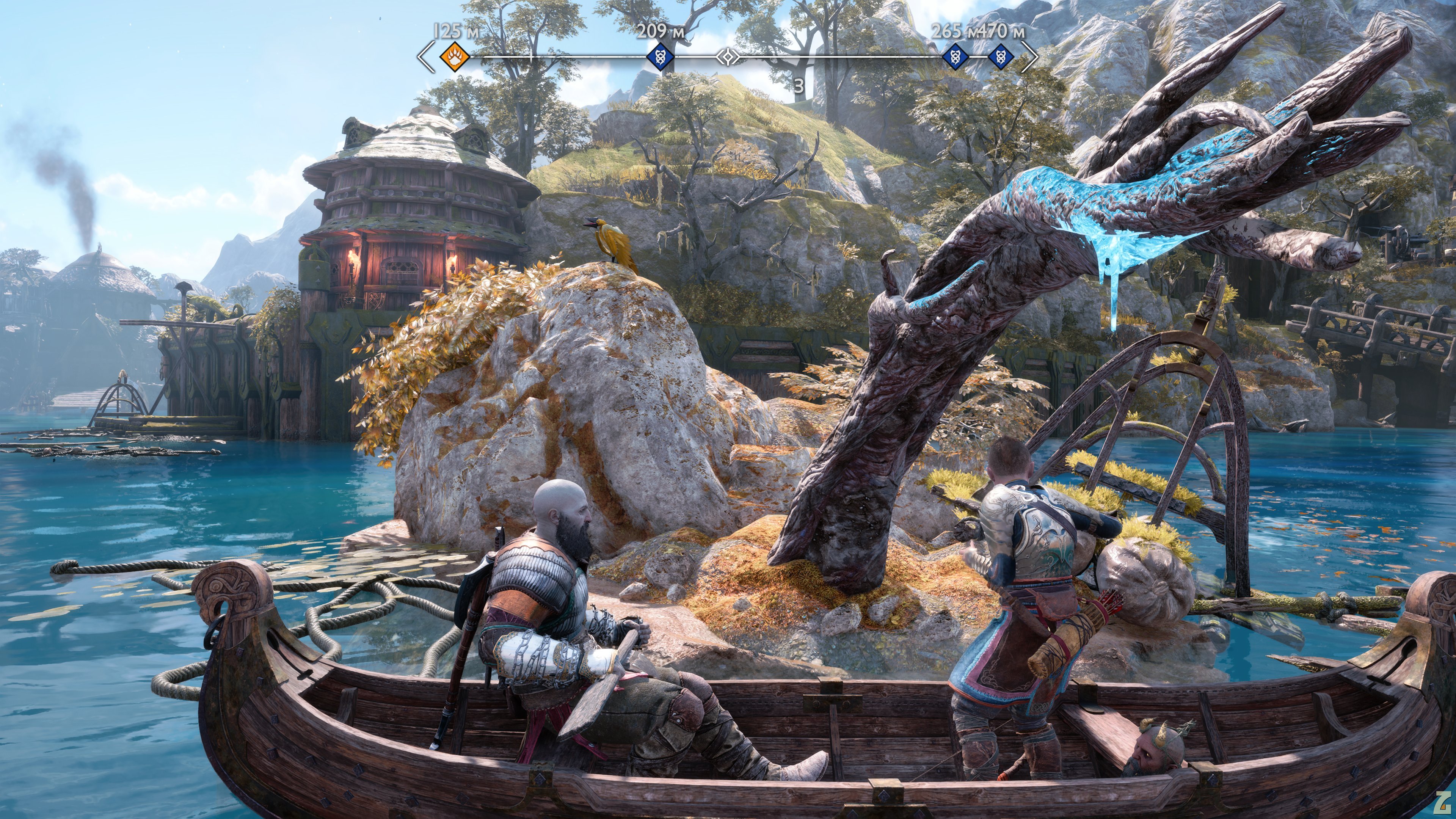Select the orange paw marker on the compass
1456x819 pixels.
[x=455, y=56]
